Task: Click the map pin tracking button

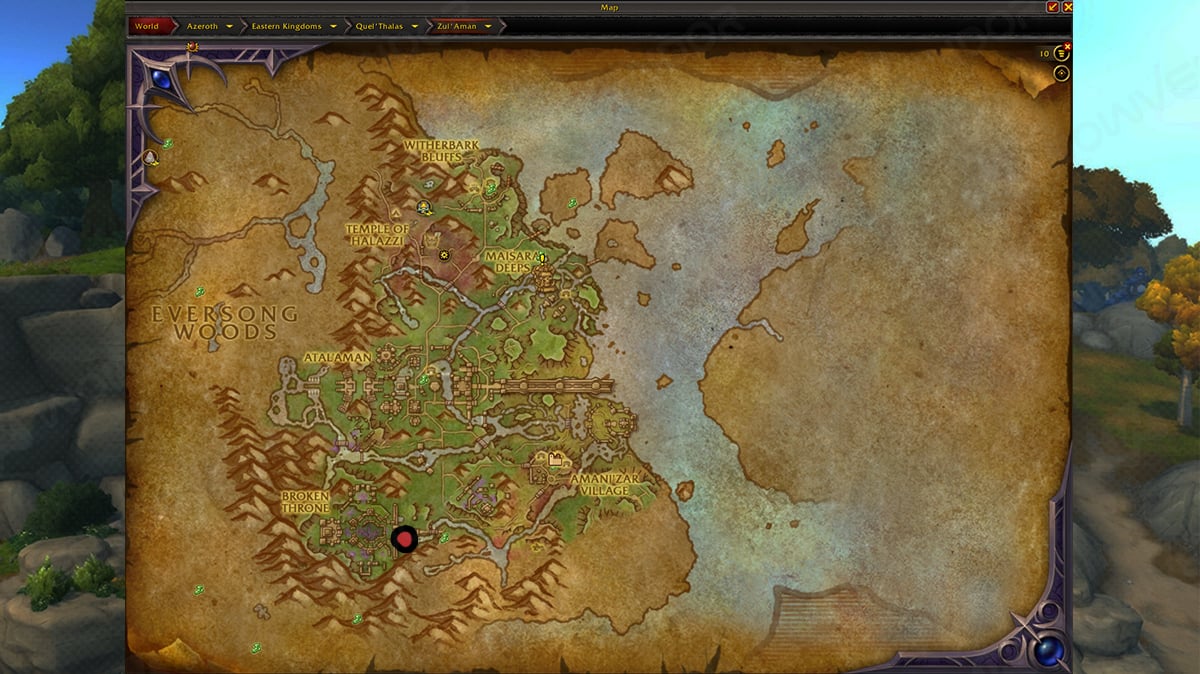Action: tap(1061, 73)
